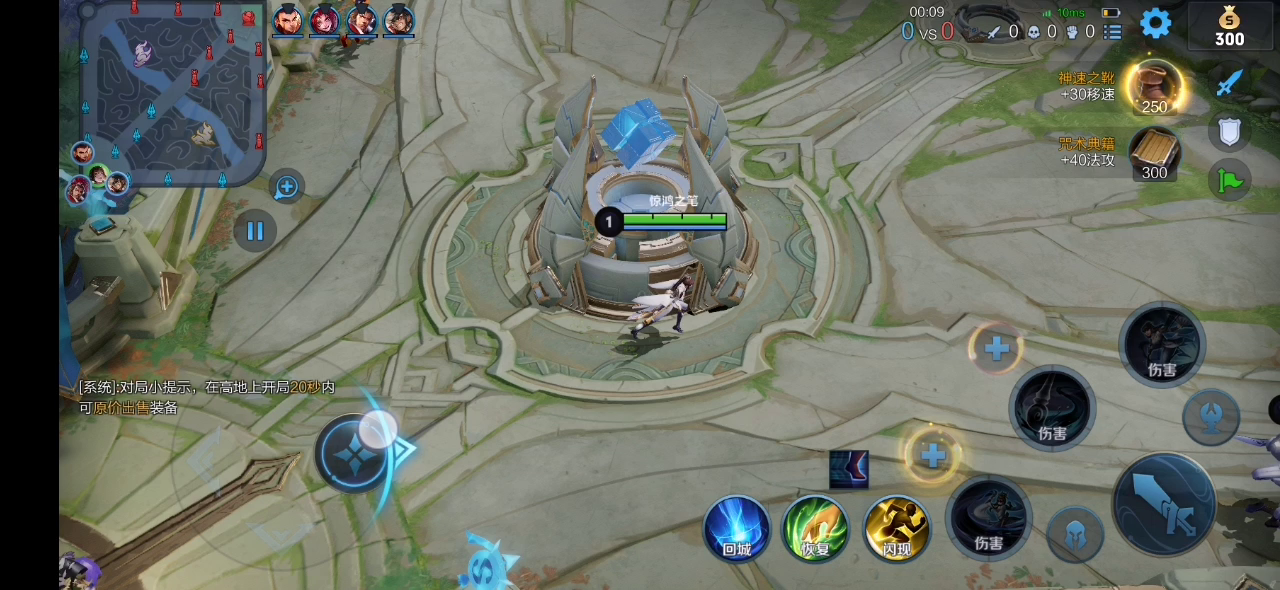Click the magnifier plus zoom button

coord(287,186)
